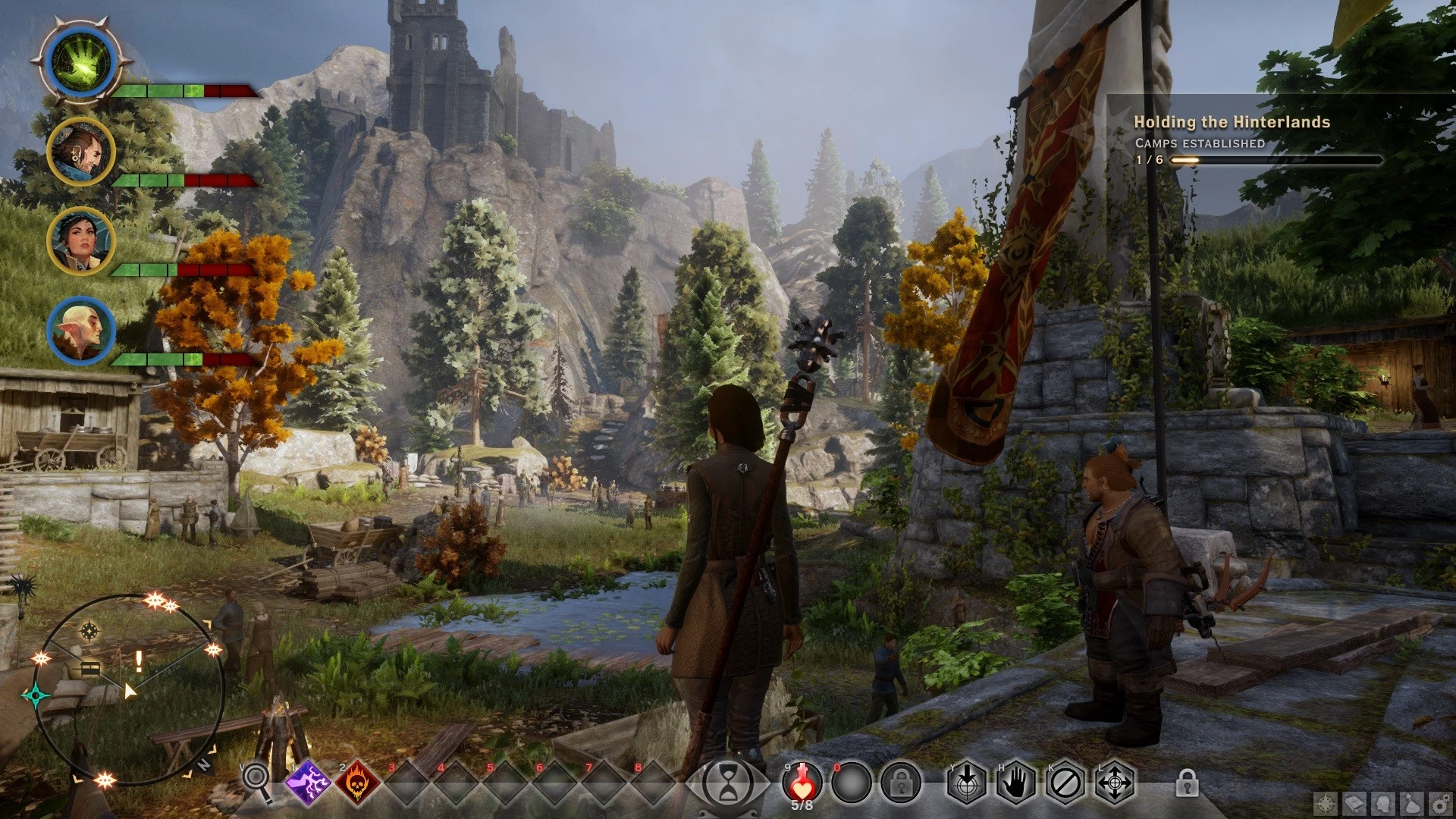1456x819 pixels.
Task: Choose Solas's party portrait
Action: 80,331
